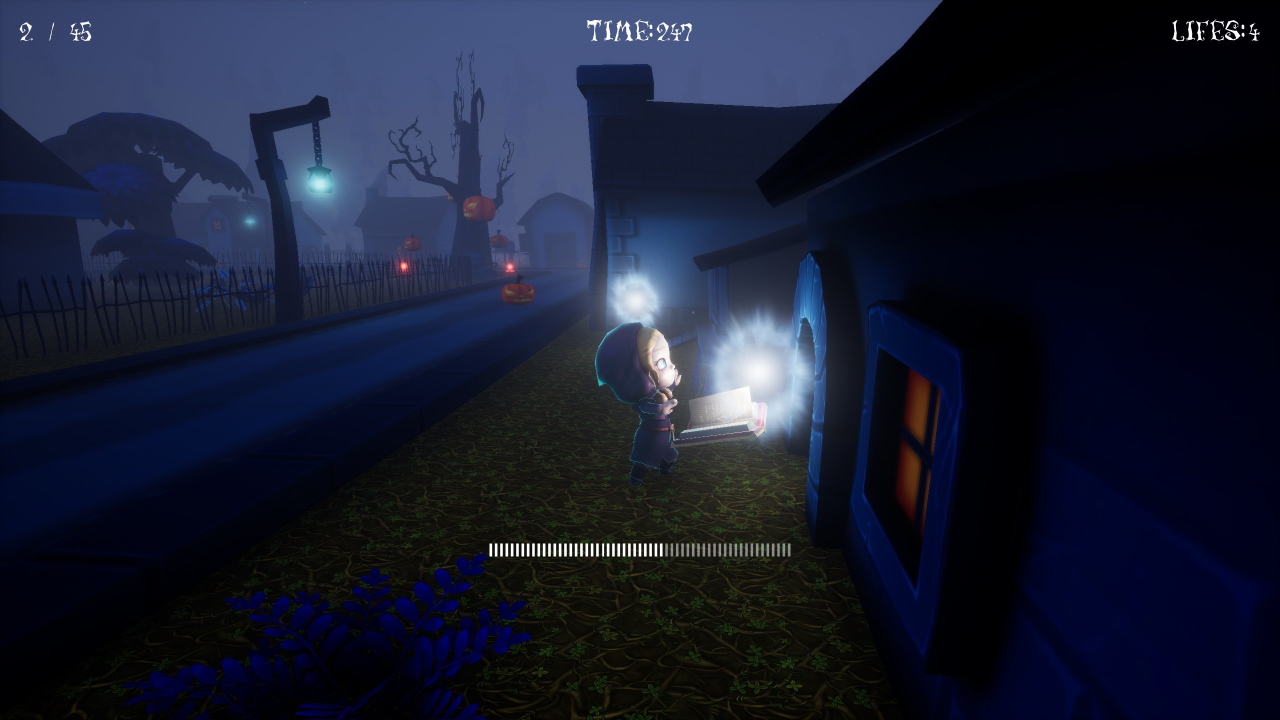This screenshot has width=1280, height=720.
Task: Expand the blue arched doorway
Action: click(810, 350)
